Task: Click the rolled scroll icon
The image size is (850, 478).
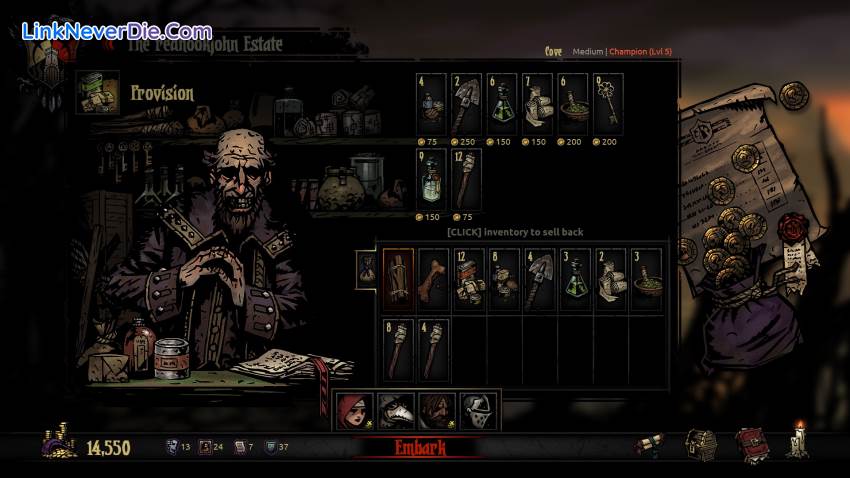Action: 650,447
